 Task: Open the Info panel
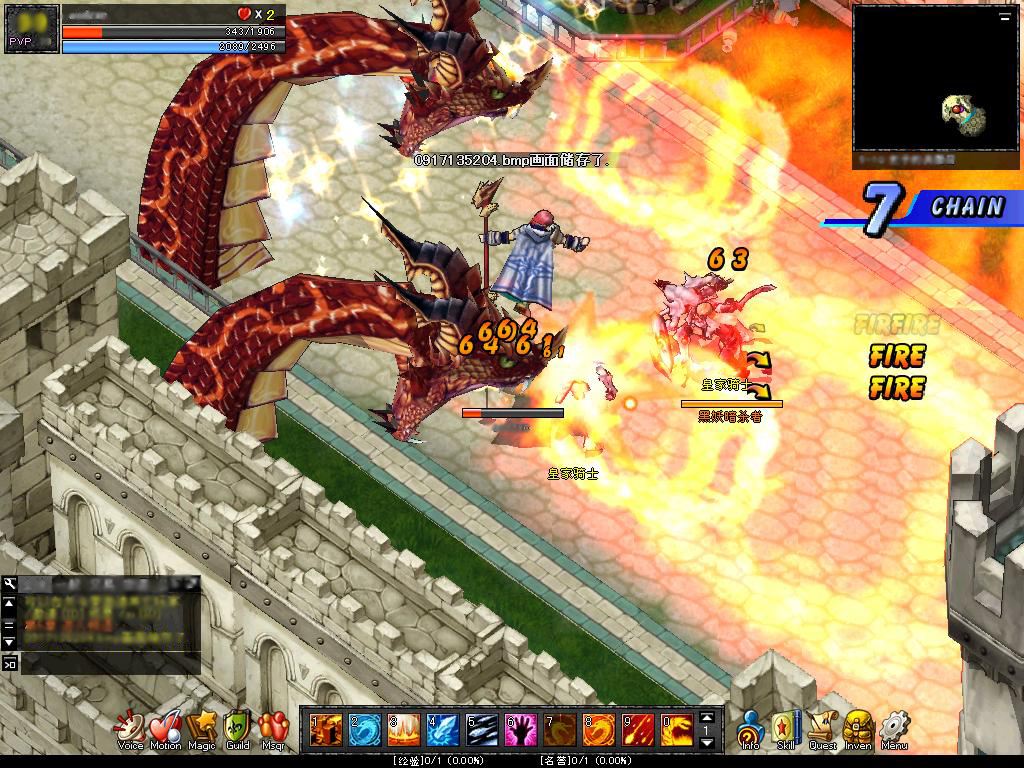750,727
